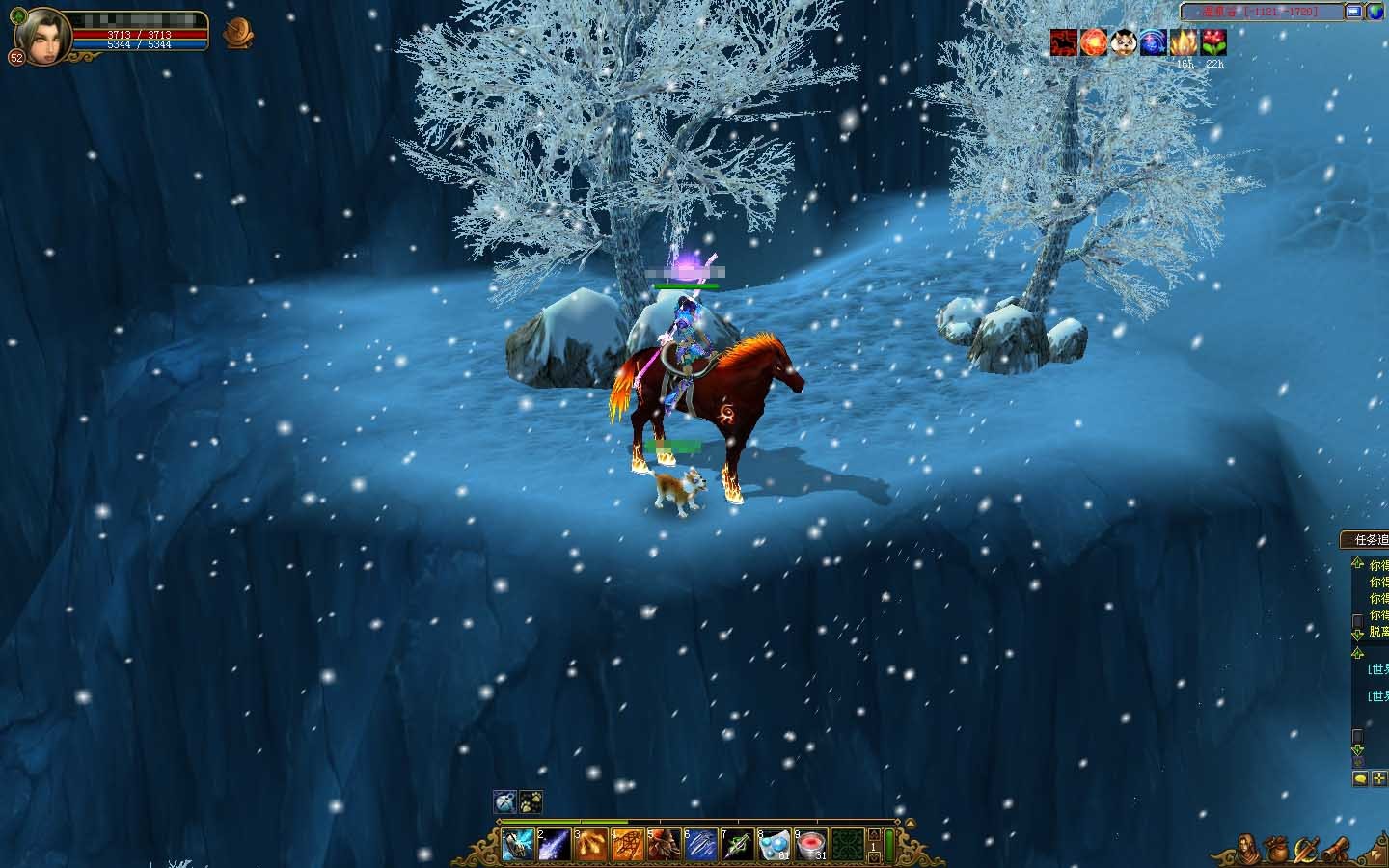Click the bronze helmet icon beside the portrait
This screenshot has height=868, width=1389.
(x=234, y=34)
